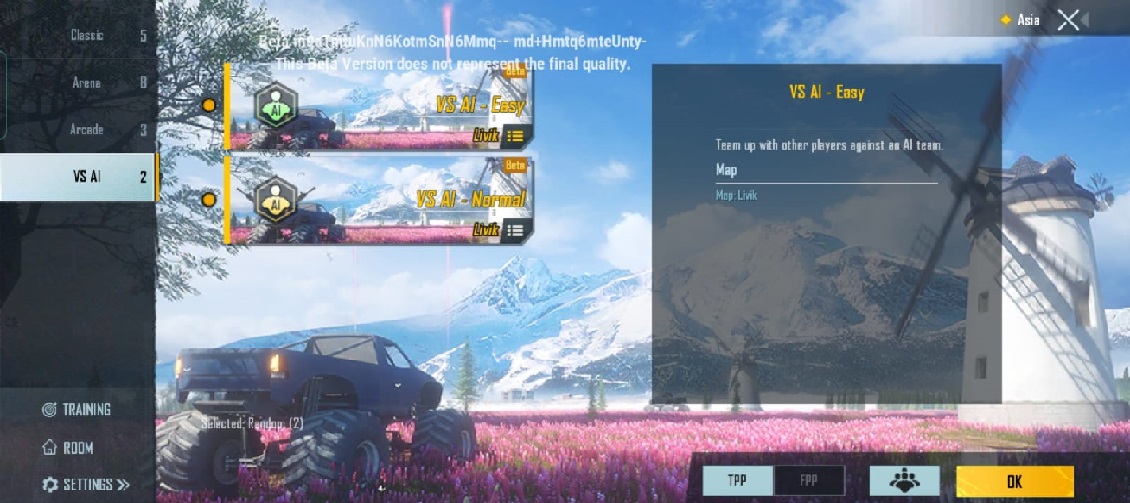Open Training mode
1130x503 pixels.
[x=77, y=409]
